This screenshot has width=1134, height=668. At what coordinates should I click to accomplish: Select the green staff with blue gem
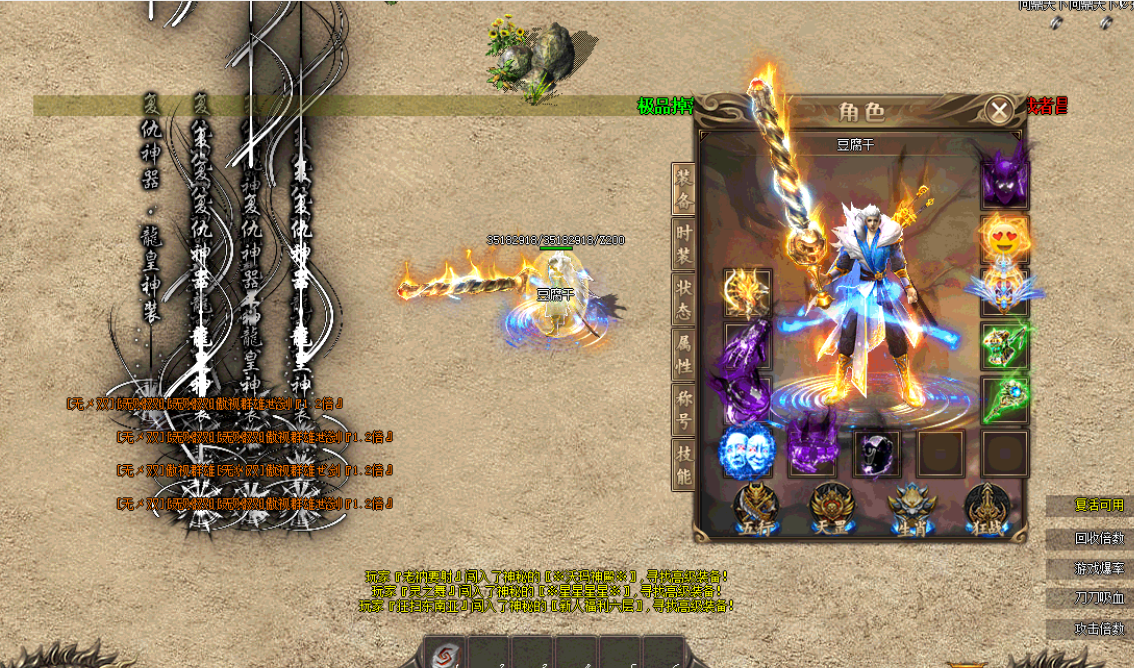point(1004,400)
